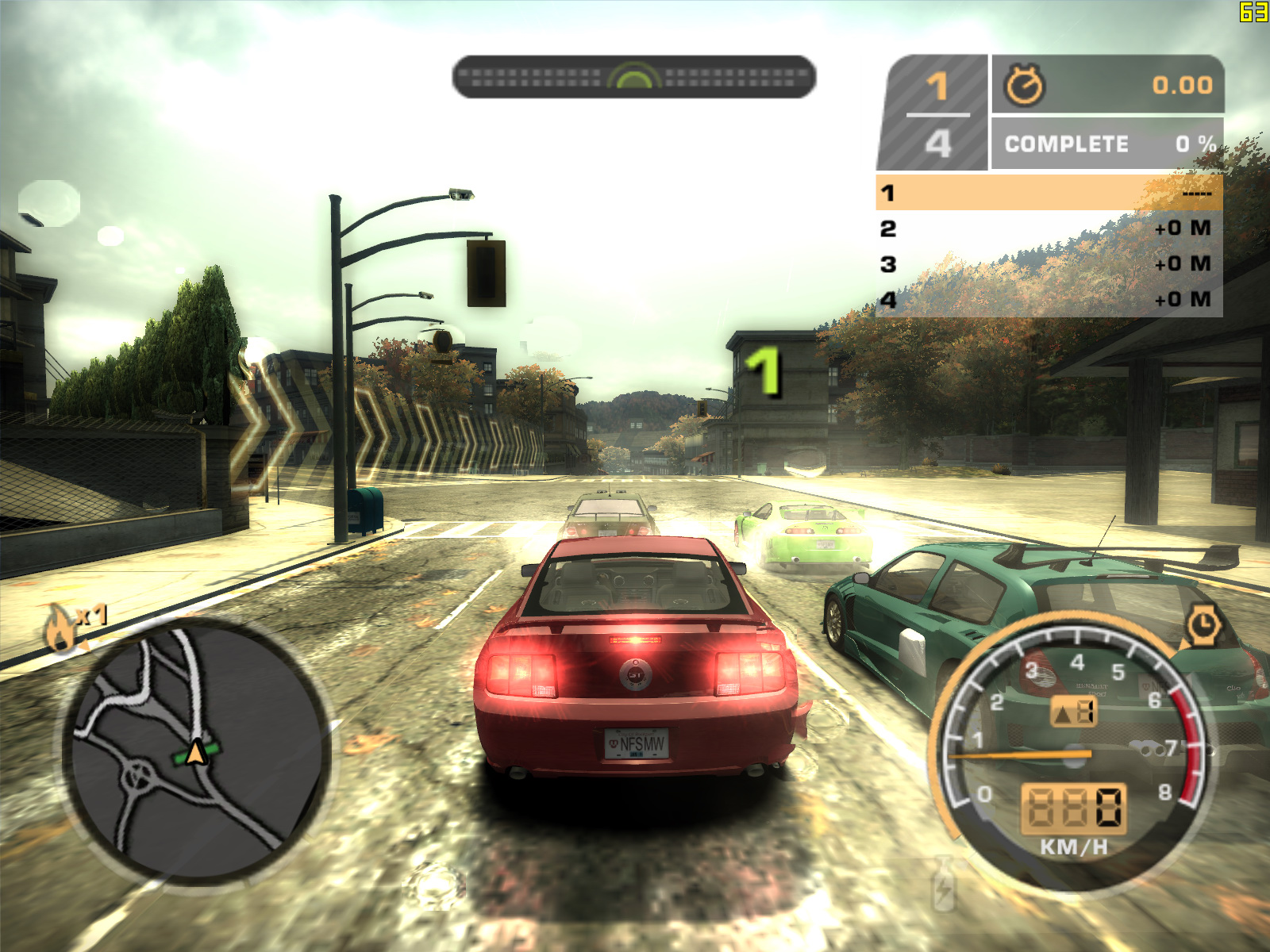Select the highlighted first-place leaderboard row
This screenshot has width=1270, height=952.
1049,193
